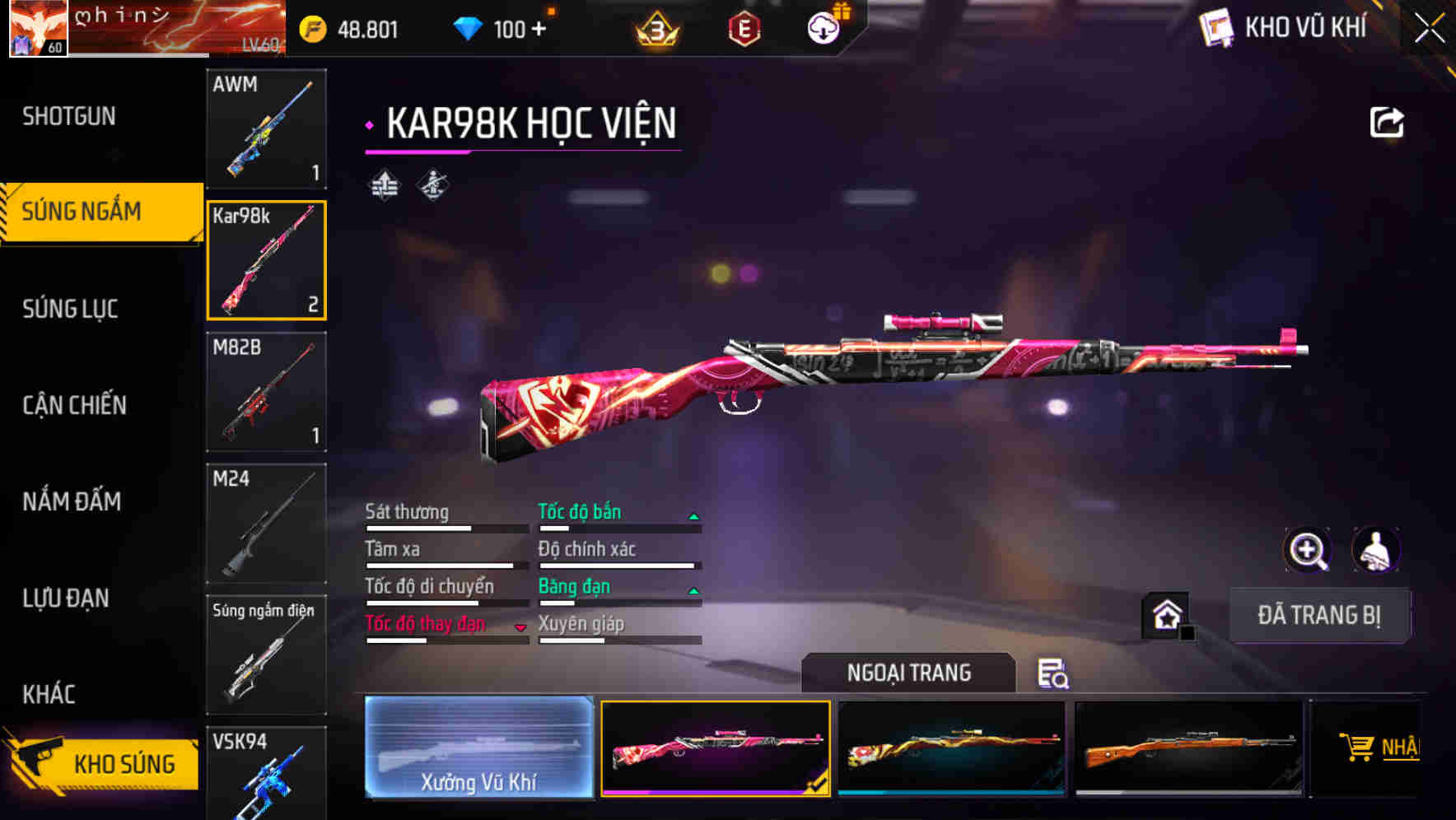Switch to the SÚNG LỤC category
The image size is (1456, 820).
coord(70,309)
